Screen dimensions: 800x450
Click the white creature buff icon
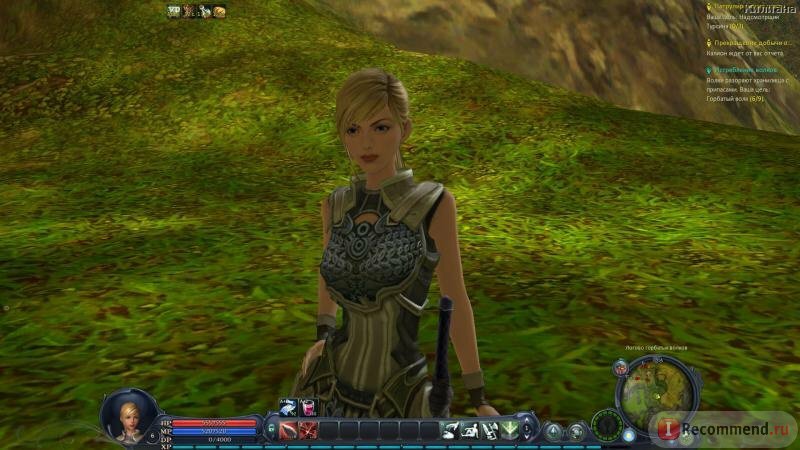tap(204, 11)
